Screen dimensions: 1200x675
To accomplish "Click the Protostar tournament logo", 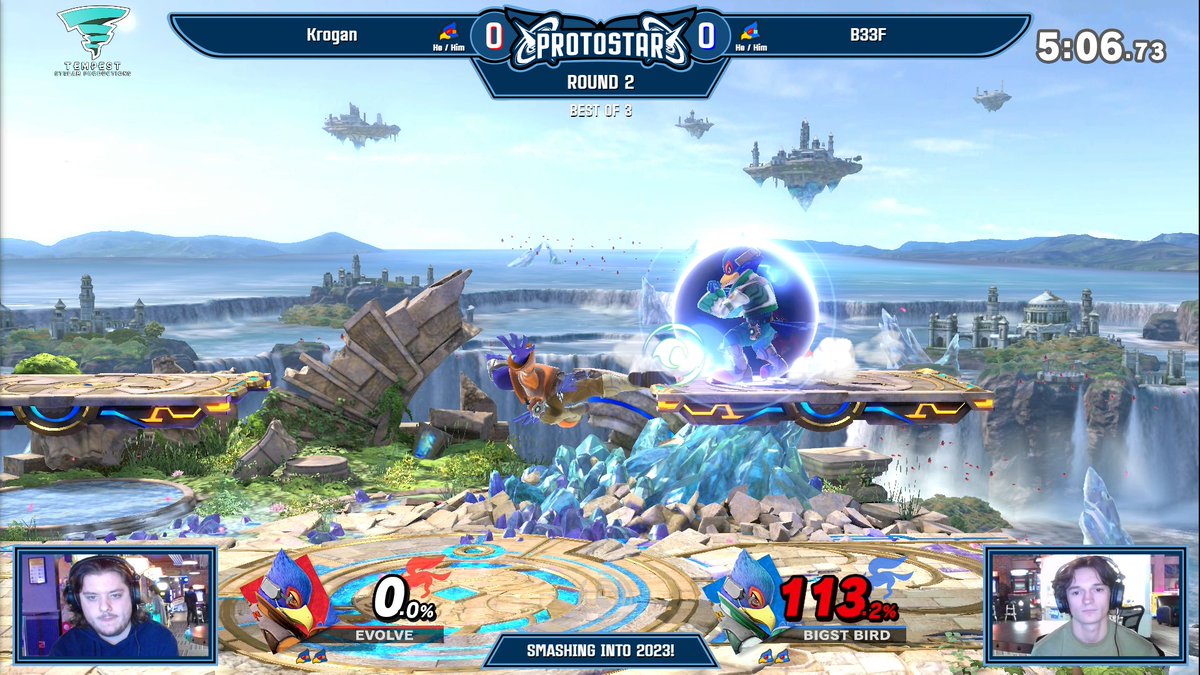I will point(600,42).
